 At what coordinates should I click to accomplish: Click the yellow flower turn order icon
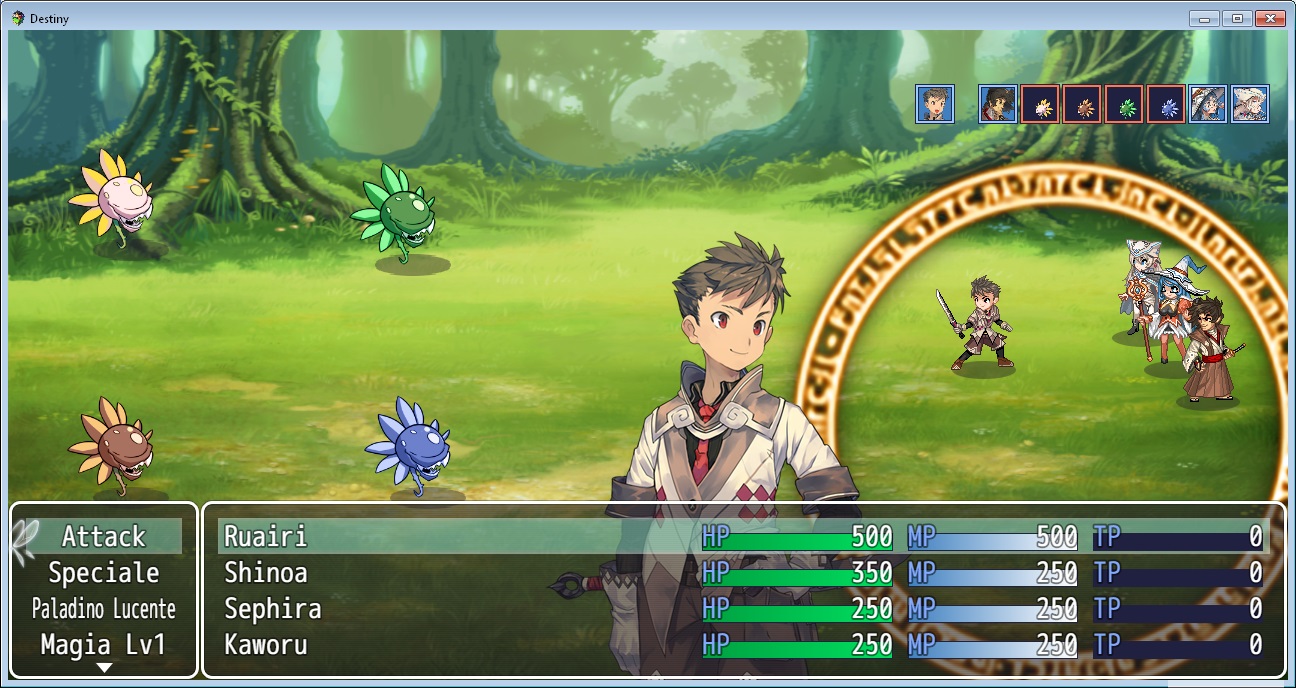(1040, 104)
